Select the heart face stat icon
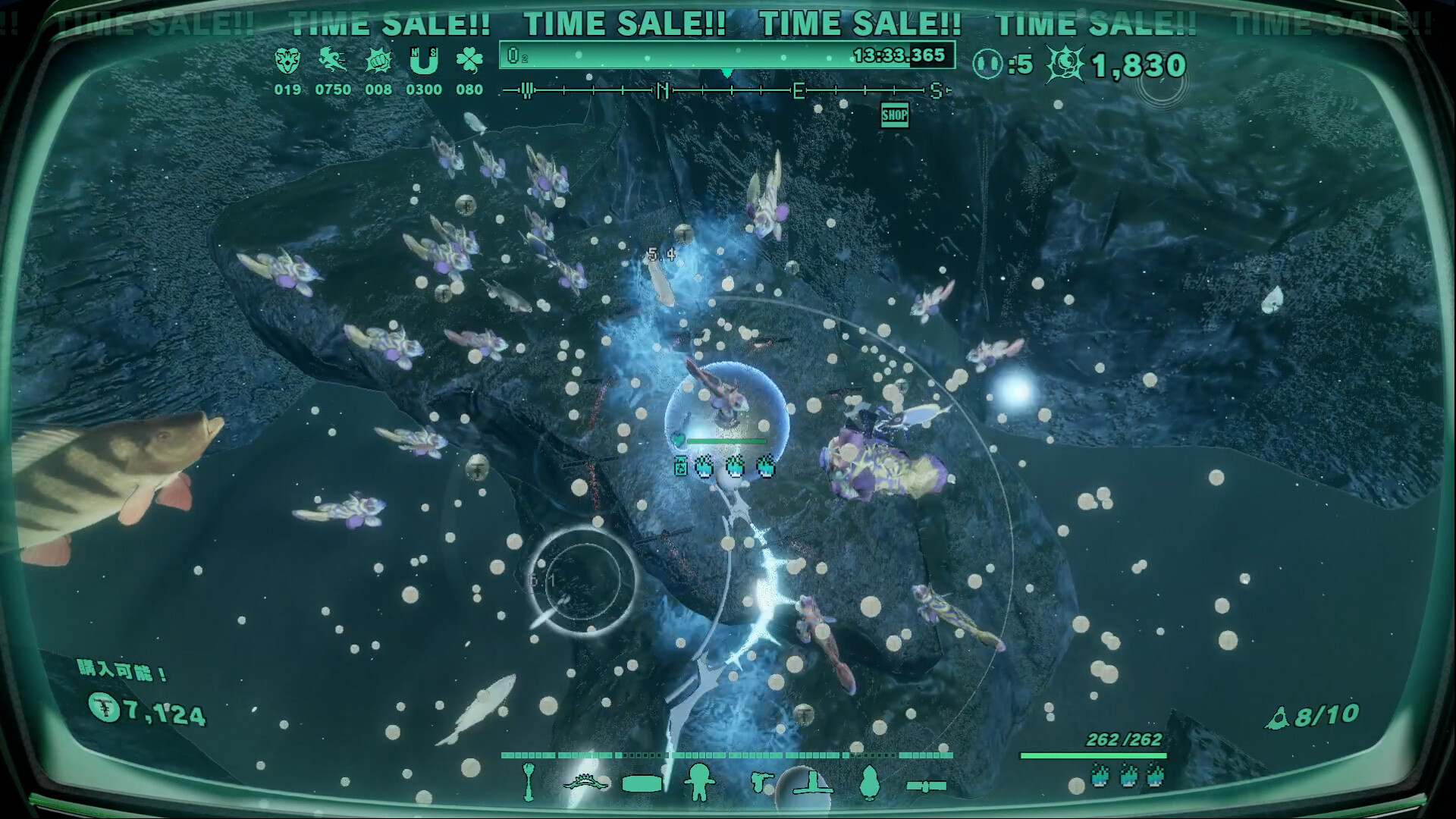 point(287,61)
